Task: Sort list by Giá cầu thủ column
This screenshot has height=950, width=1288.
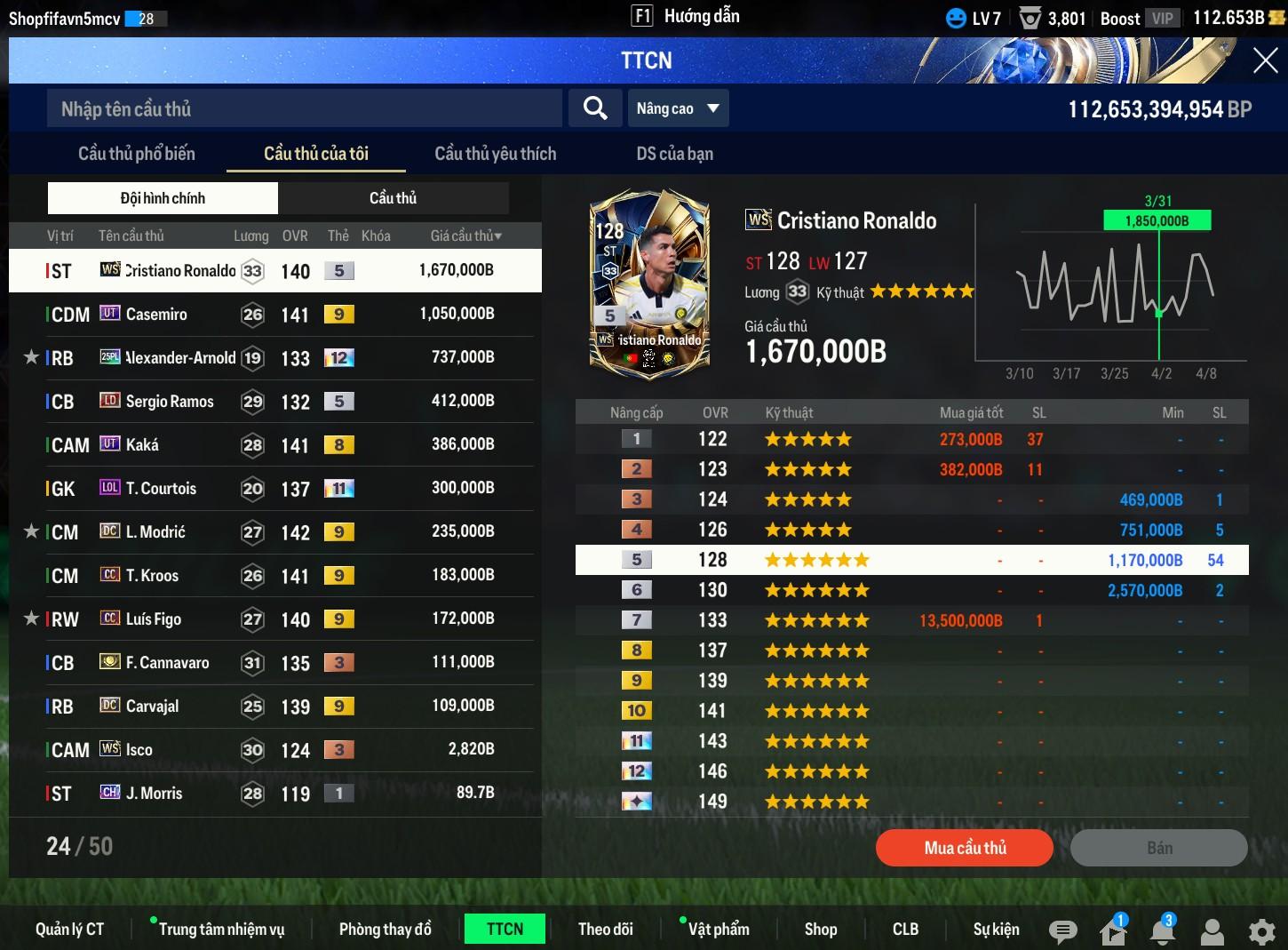Action: [465, 236]
